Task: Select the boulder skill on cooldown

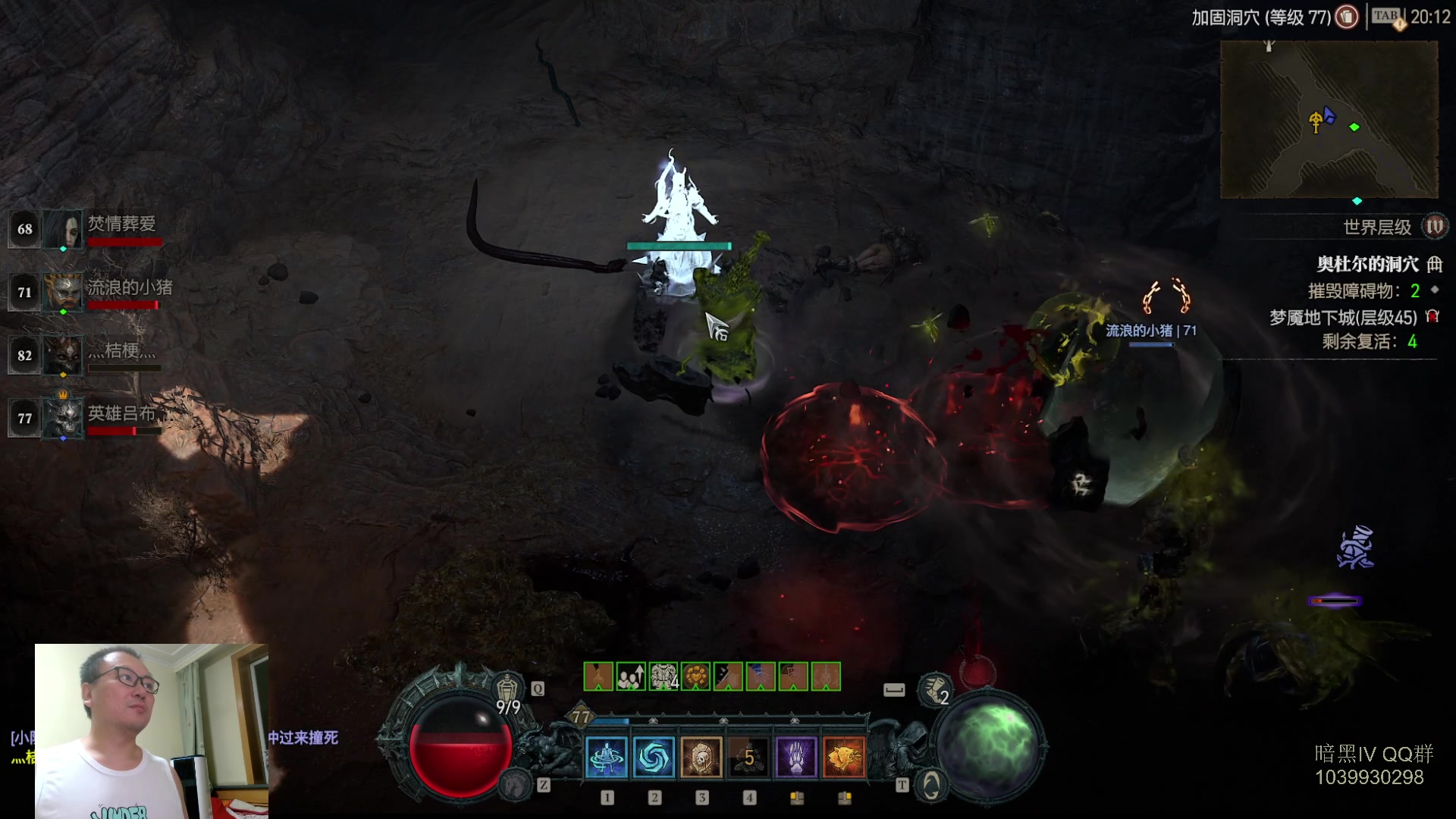Action: 749,757
